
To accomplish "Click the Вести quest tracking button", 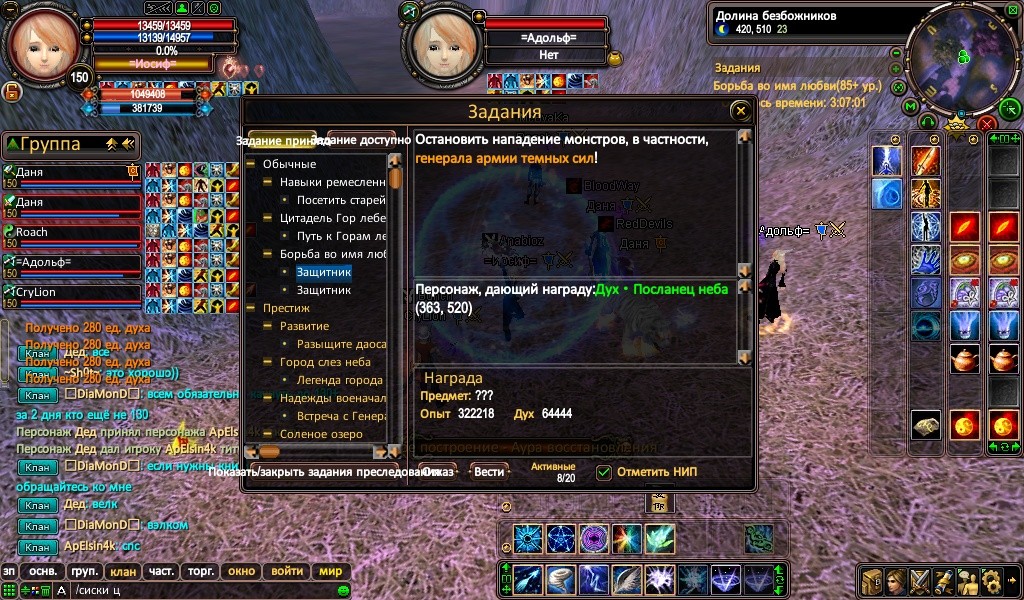I will [x=489, y=471].
